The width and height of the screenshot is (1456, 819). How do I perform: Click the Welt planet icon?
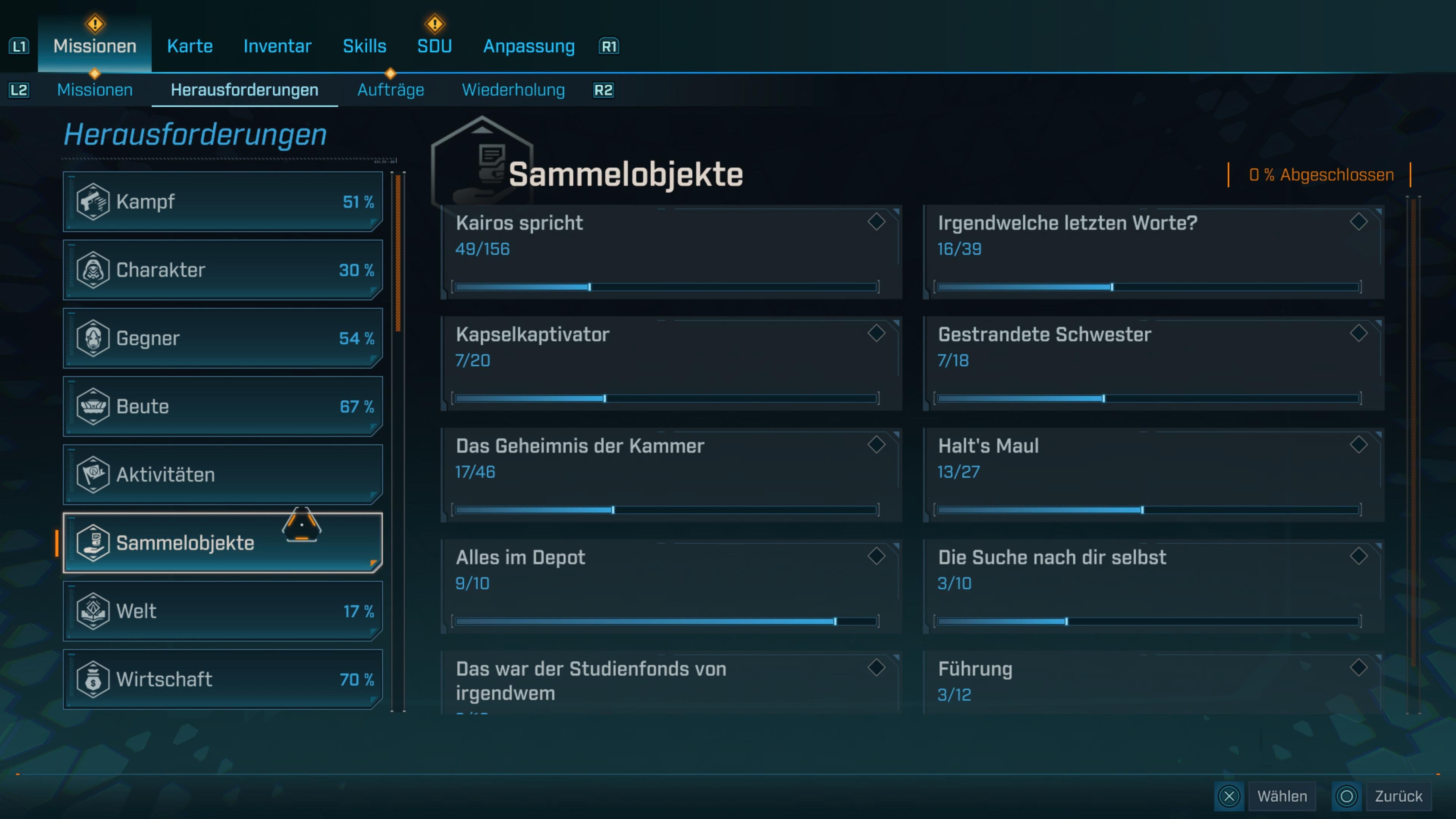[x=94, y=611]
